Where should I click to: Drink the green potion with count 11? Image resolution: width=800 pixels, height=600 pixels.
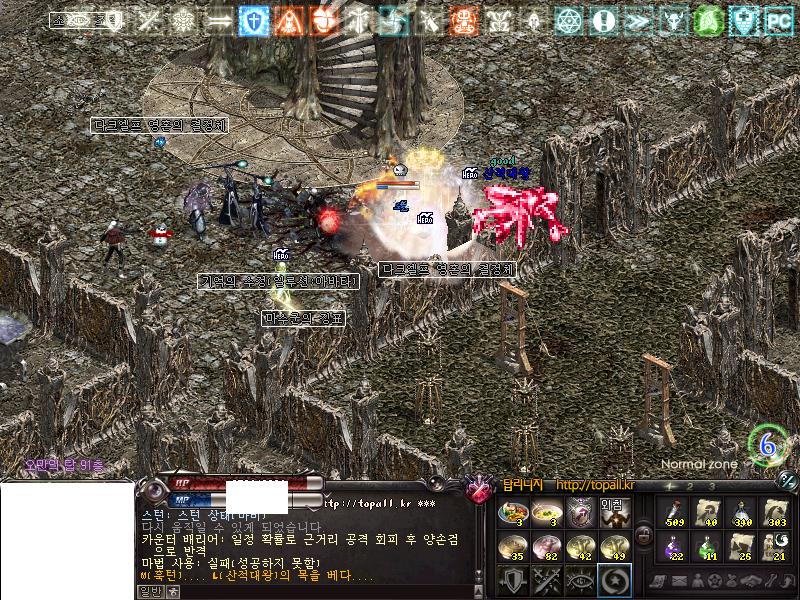(707, 546)
